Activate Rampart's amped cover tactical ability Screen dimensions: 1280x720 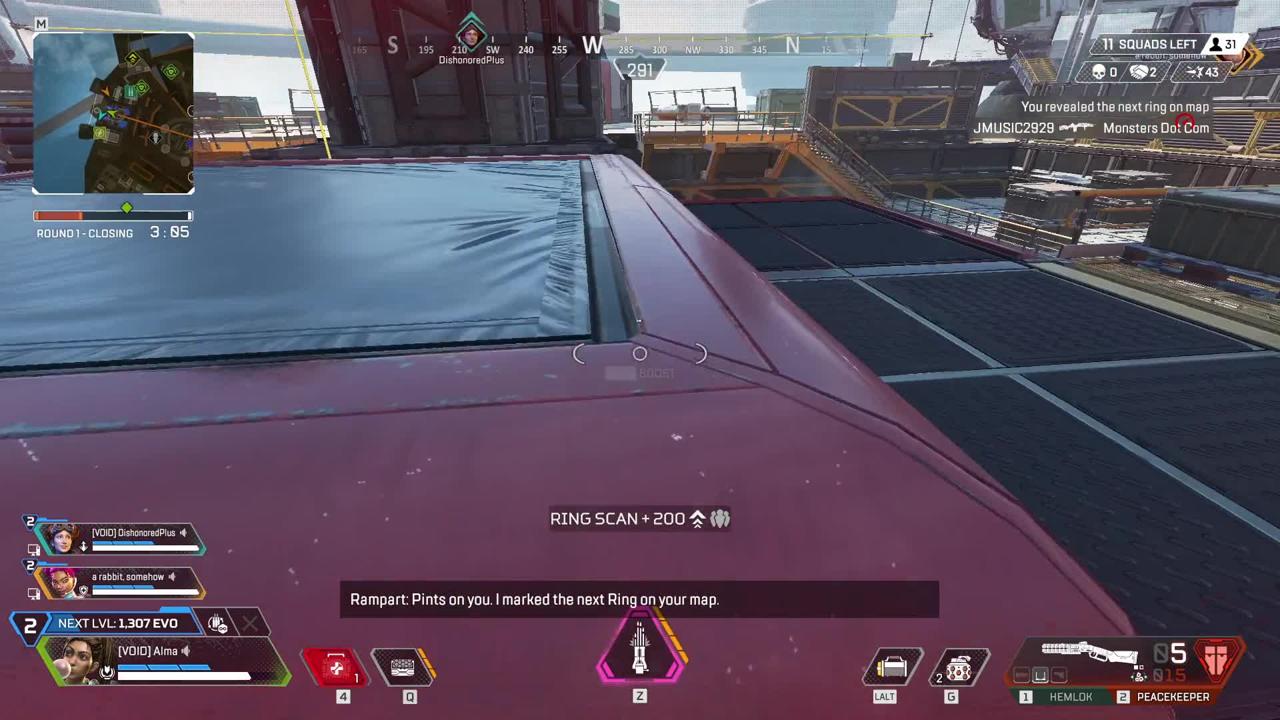tap(404, 667)
